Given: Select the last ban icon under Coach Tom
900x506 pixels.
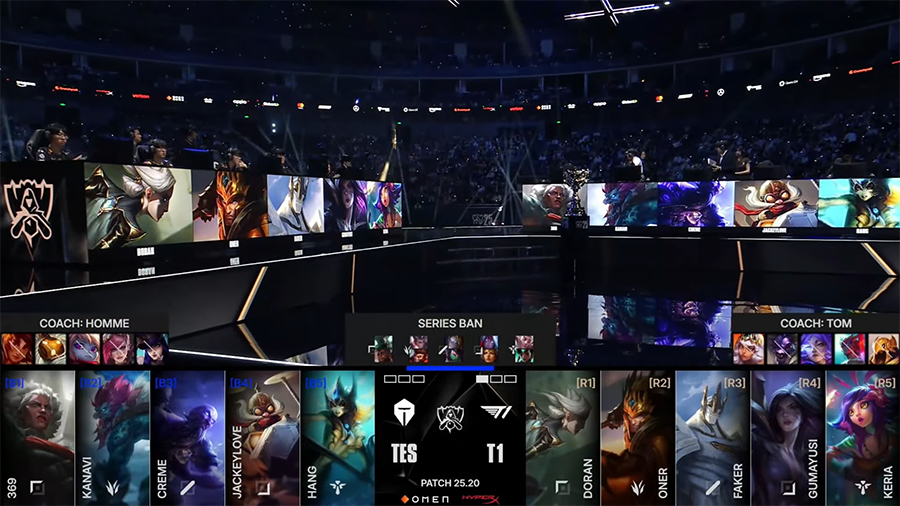Looking at the screenshot, I should [883, 348].
